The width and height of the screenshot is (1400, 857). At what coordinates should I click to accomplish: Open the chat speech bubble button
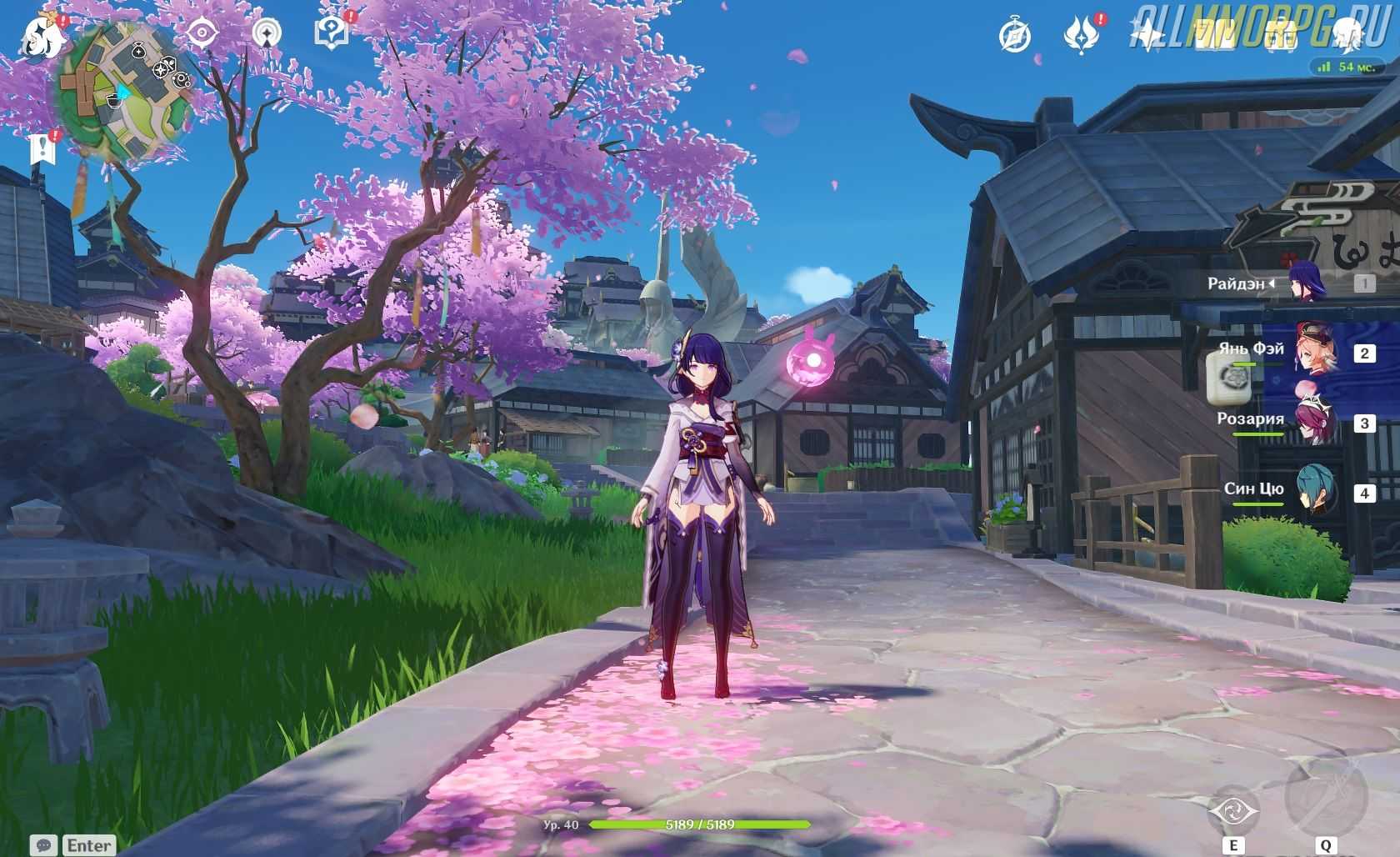pyautogui.click(x=44, y=845)
